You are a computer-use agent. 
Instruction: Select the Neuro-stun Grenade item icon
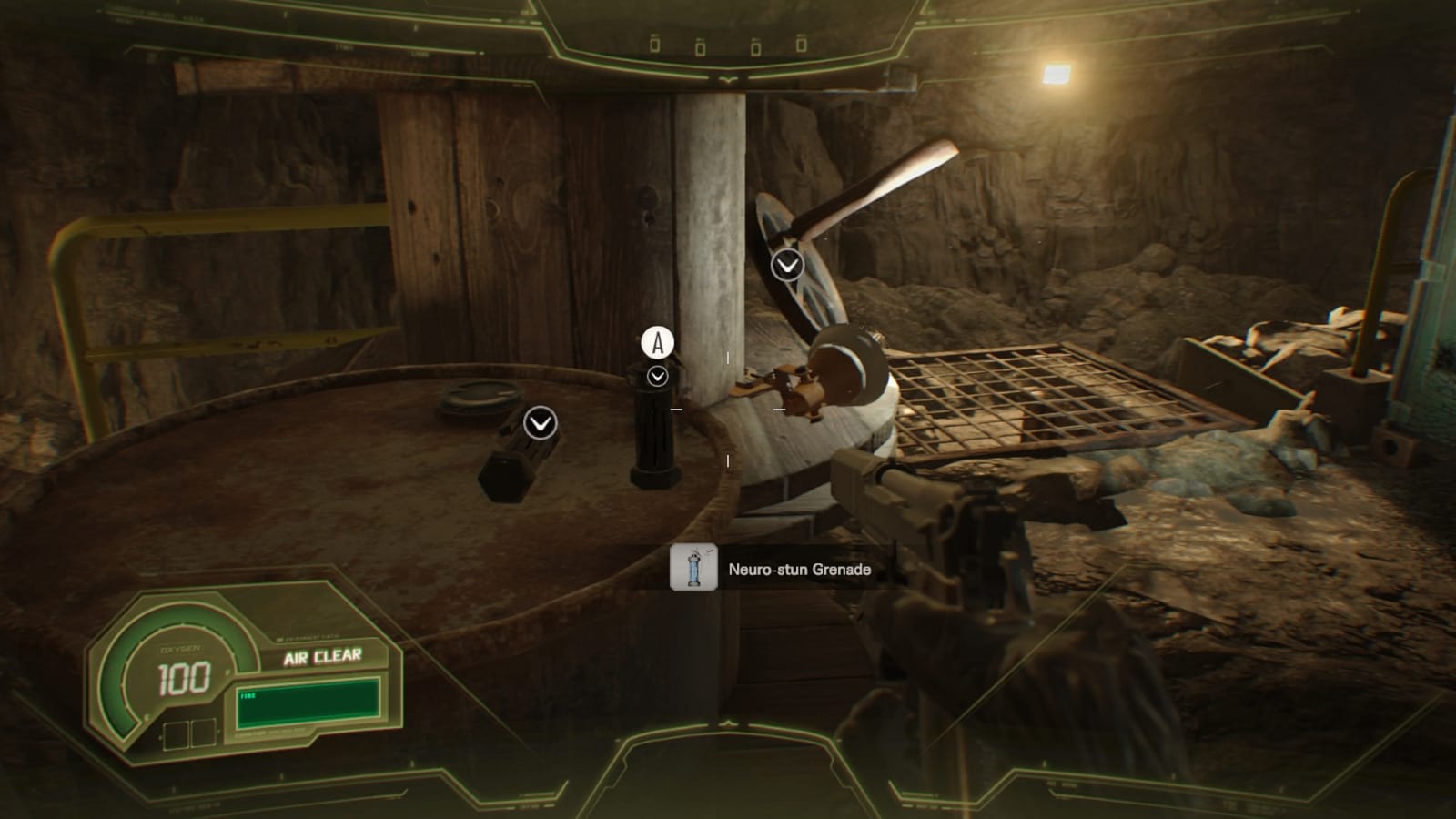point(693,568)
